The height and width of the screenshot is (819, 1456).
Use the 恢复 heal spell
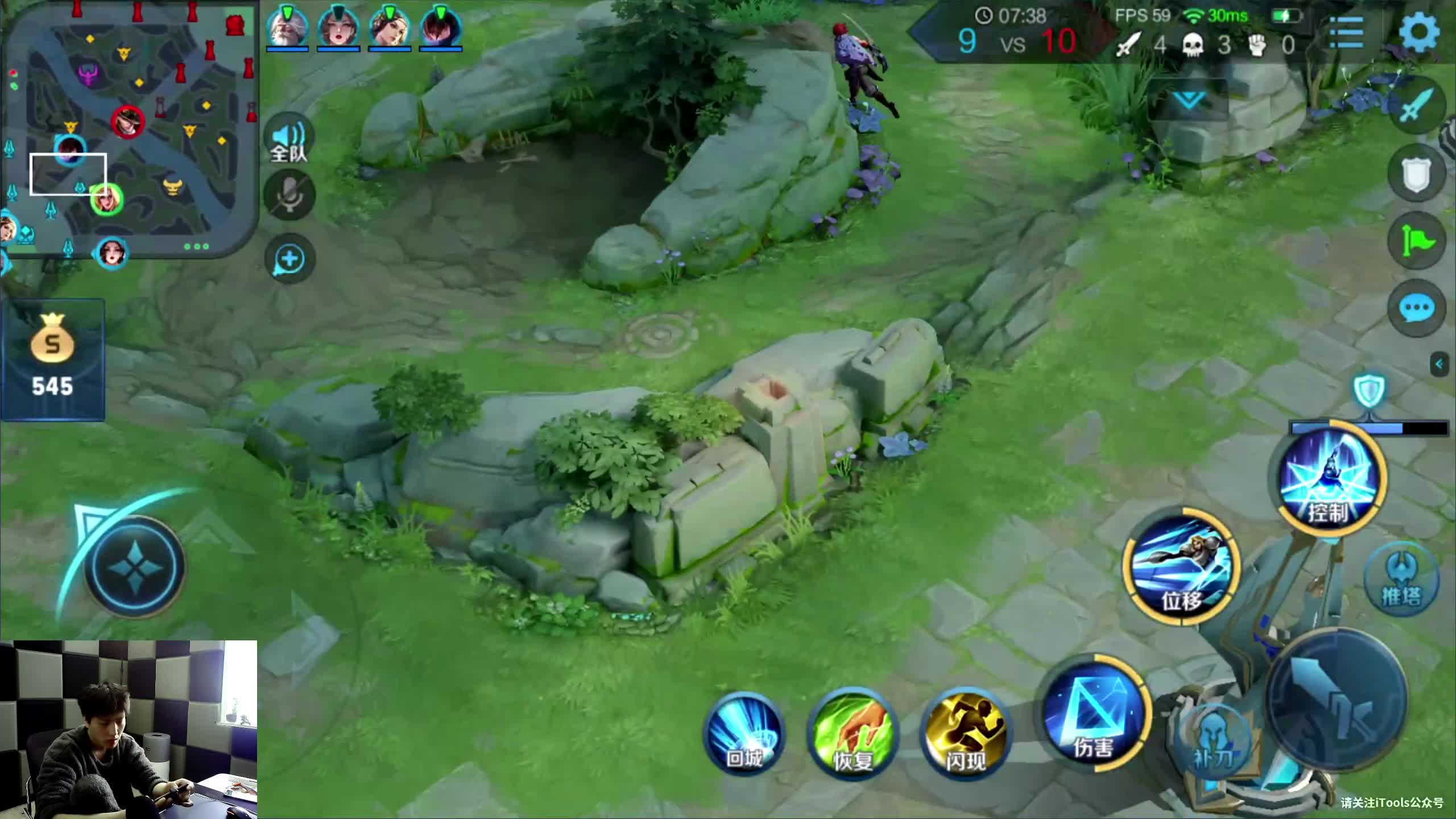[853, 734]
